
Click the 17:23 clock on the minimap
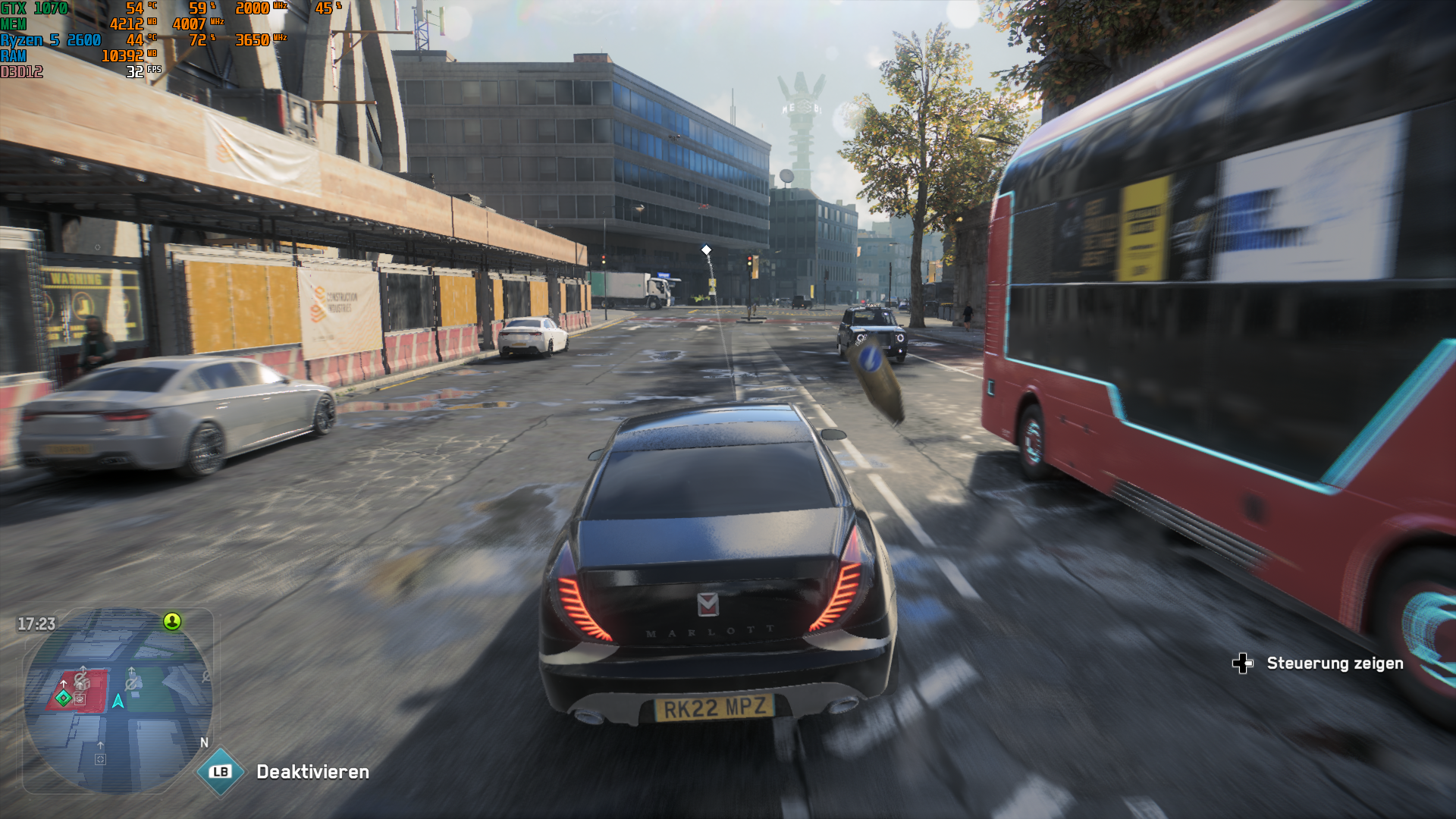[36, 622]
